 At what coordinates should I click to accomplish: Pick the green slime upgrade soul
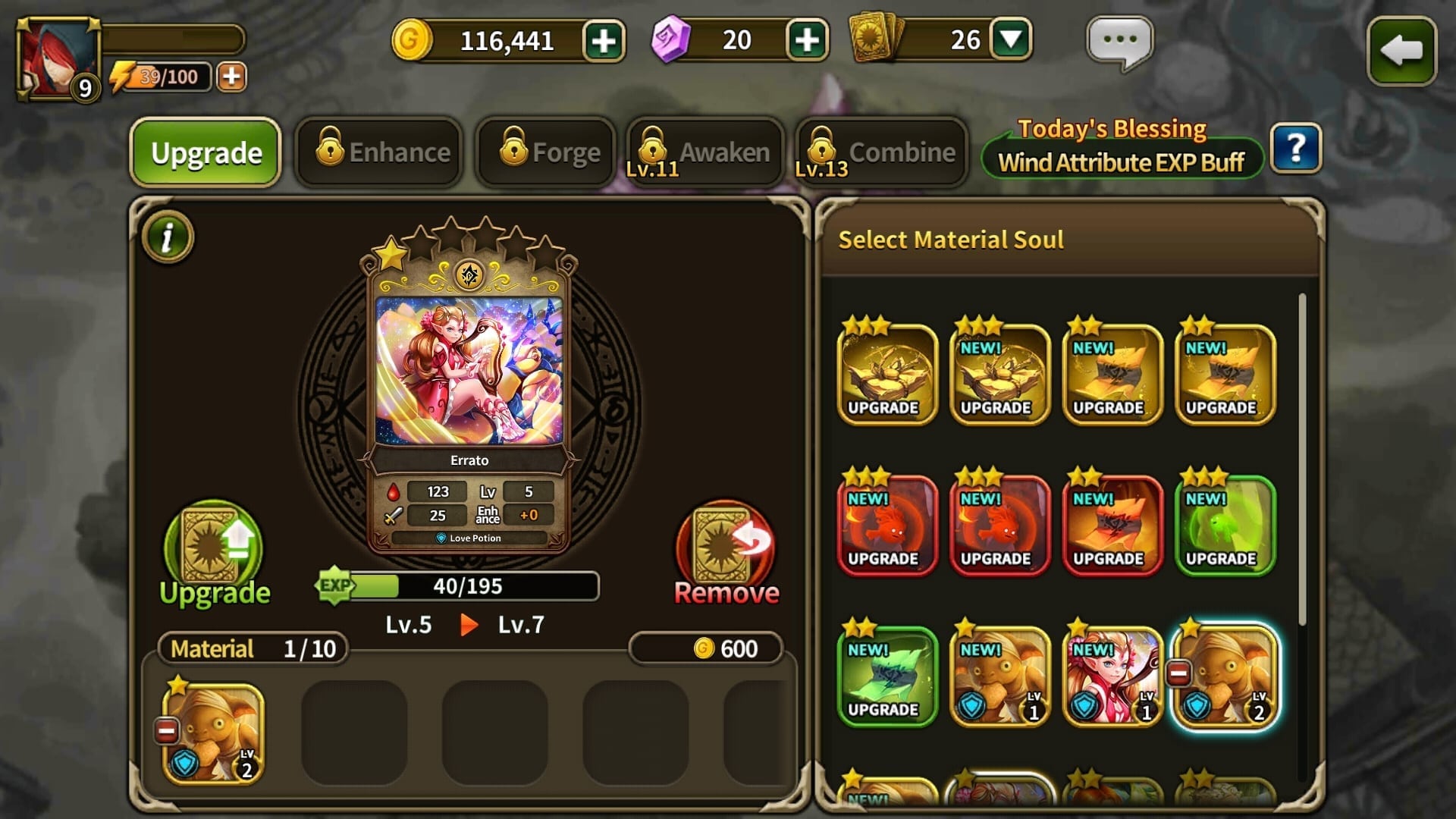tap(1225, 525)
